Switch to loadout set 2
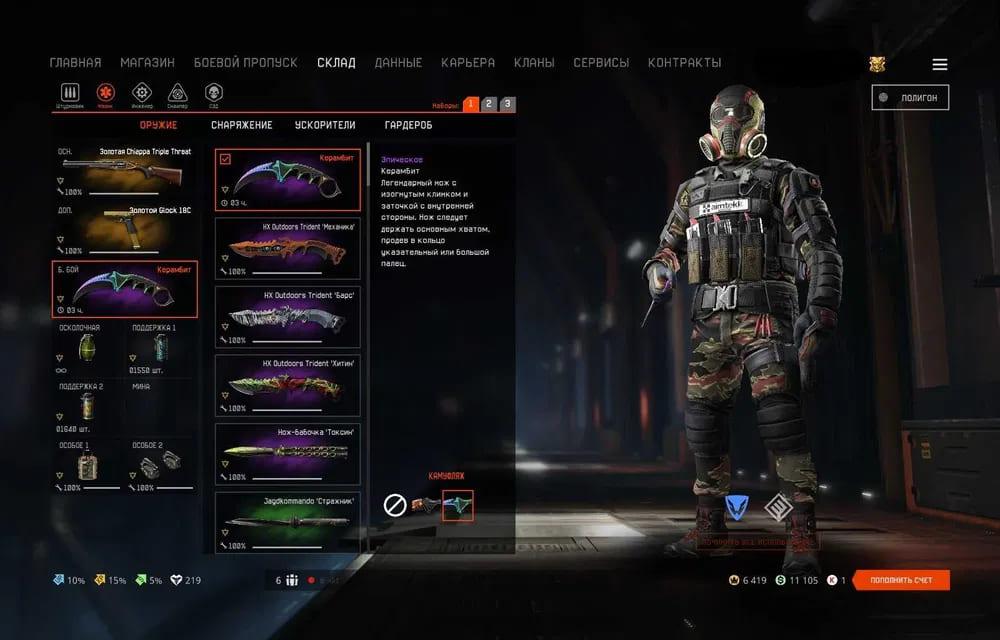1000x640 pixels. point(488,104)
